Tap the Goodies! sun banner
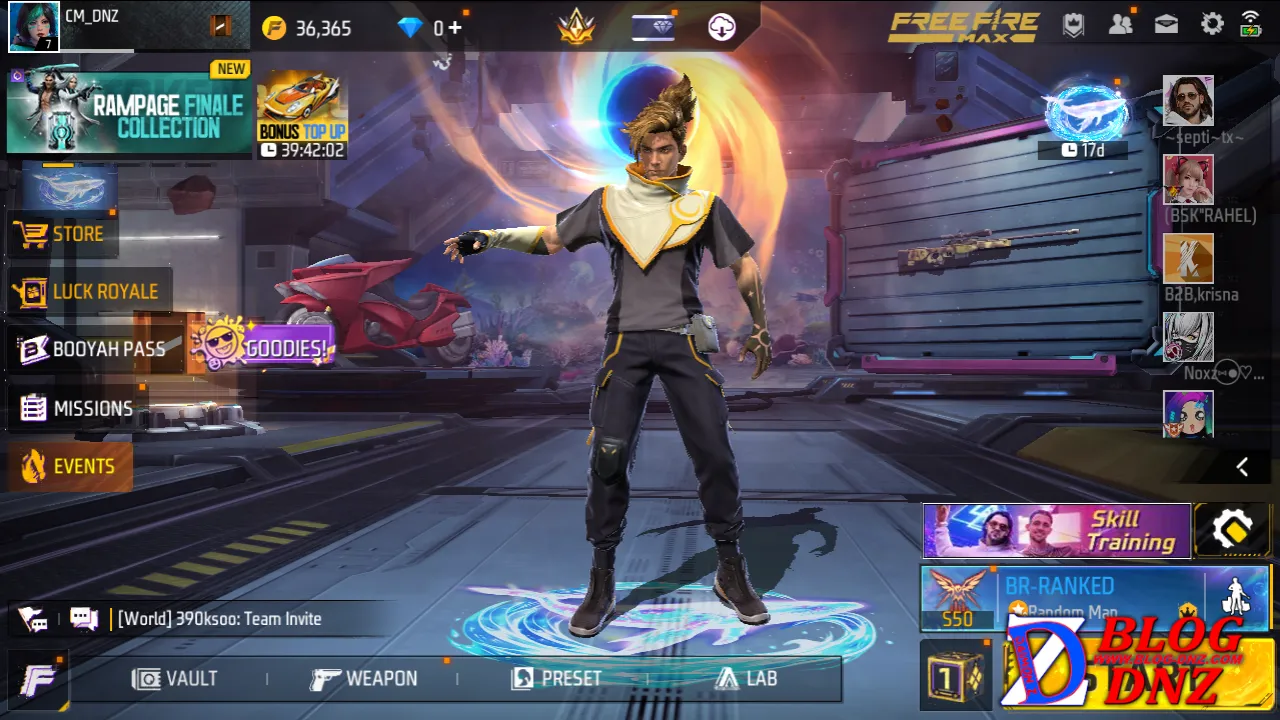Viewport: 1280px width, 720px height. [x=264, y=347]
